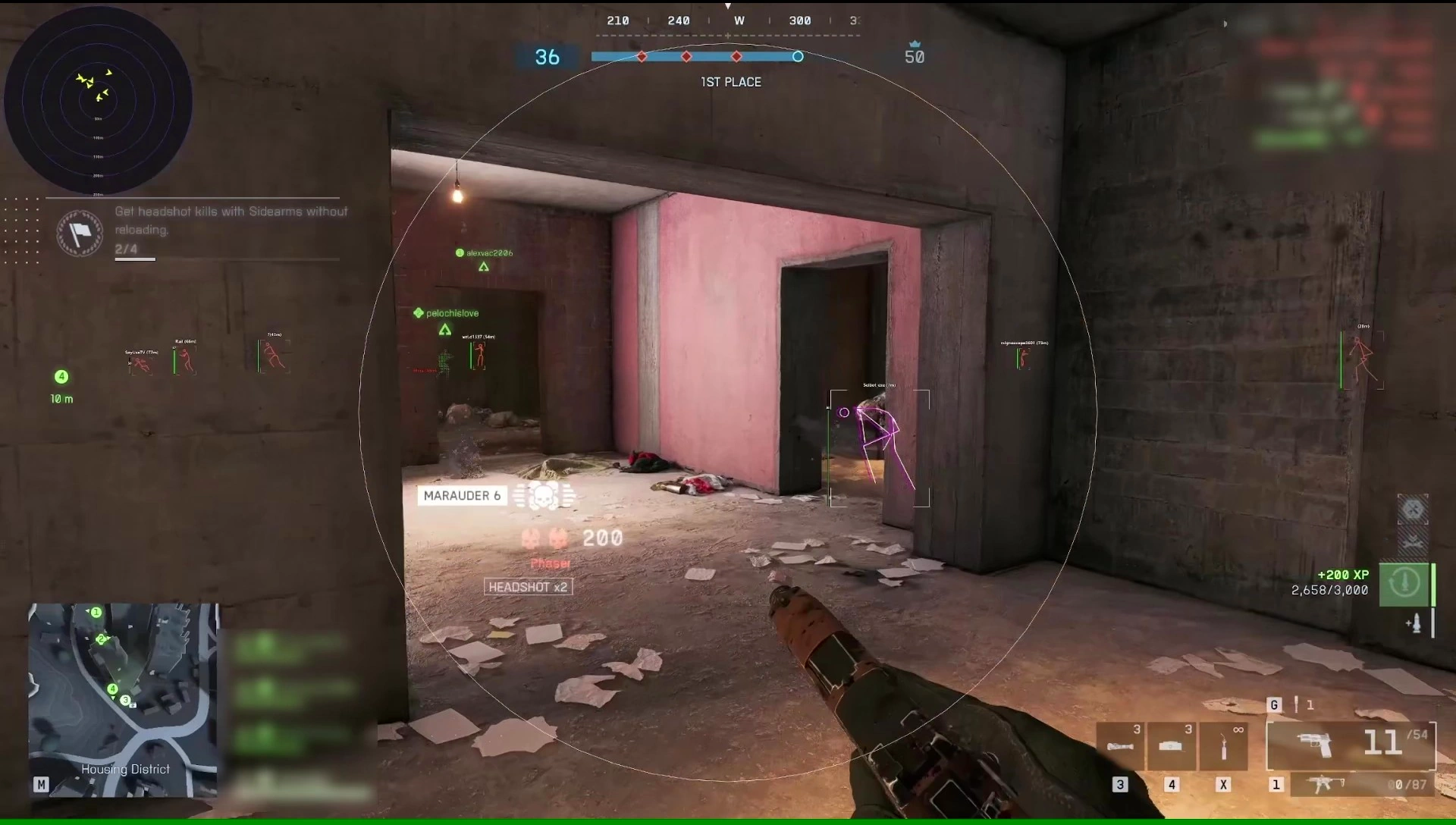The height and width of the screenshot is (825, 1456).
Task: Click the rocket ability recharge icon
Action: click(x=1405, y=582)
